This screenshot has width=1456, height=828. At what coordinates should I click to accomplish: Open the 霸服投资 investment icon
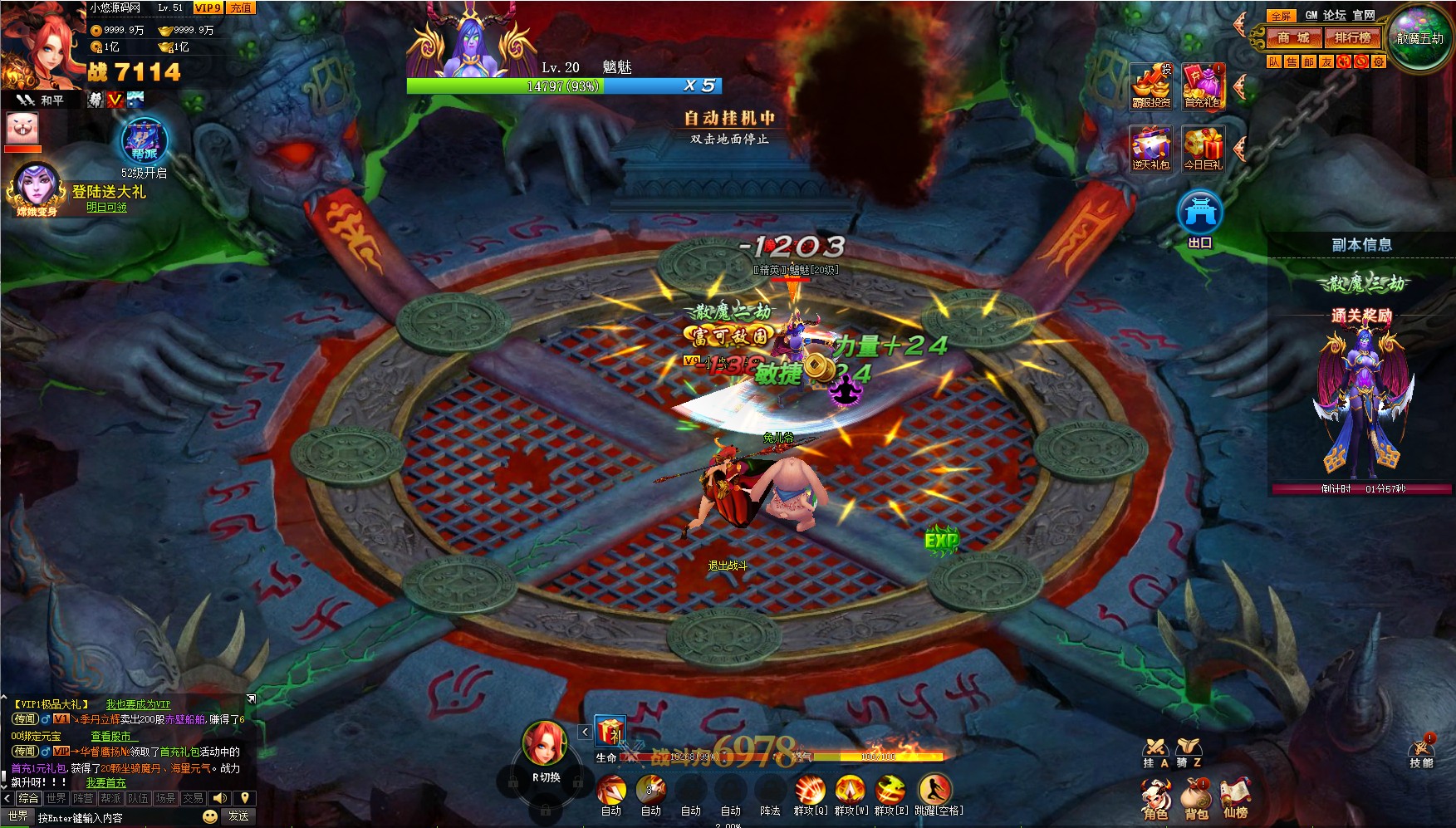click(1151, 86)
